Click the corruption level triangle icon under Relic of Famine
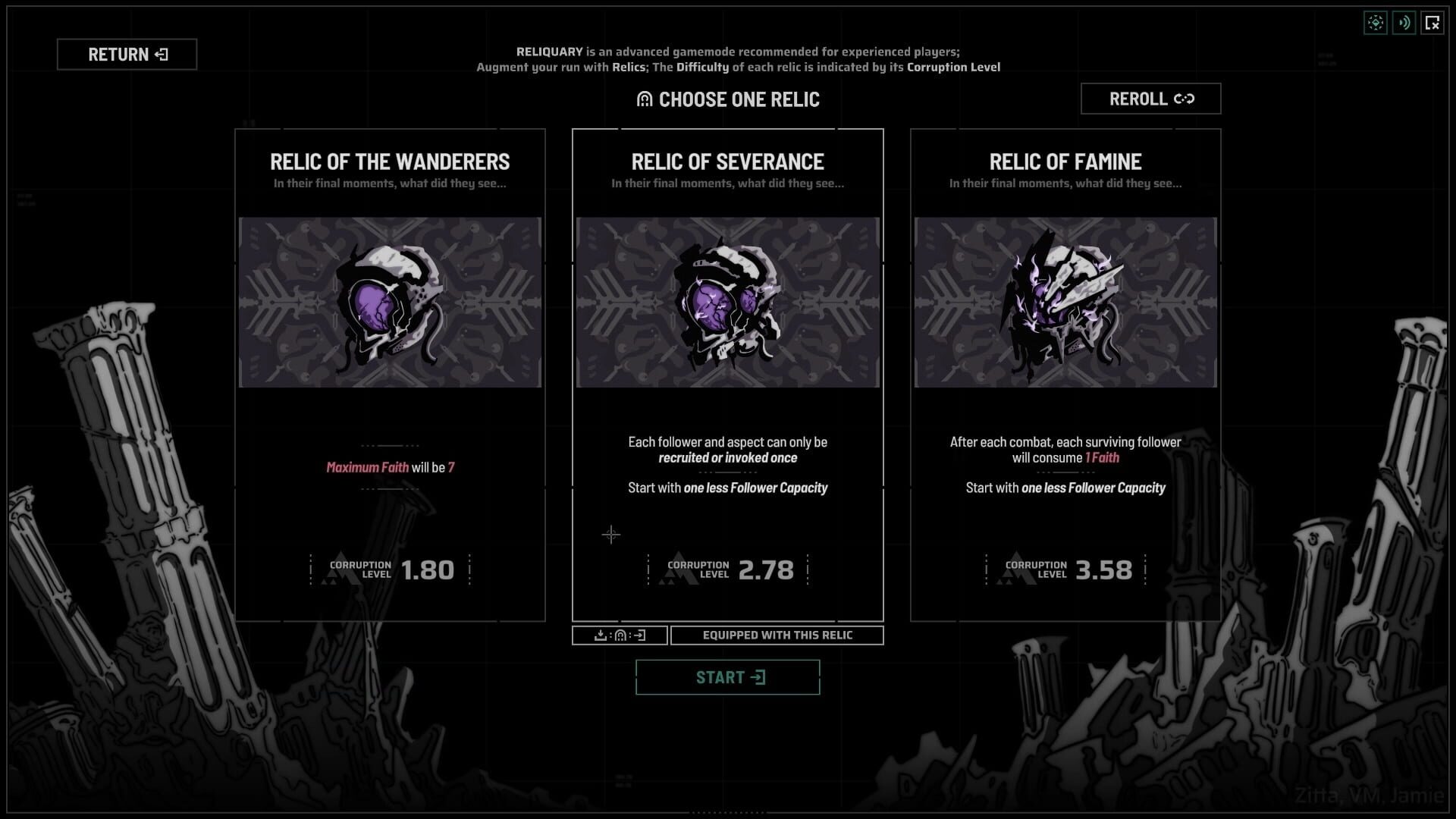The width and height of the screenshot is (1456, 819). pos(1015,570)
